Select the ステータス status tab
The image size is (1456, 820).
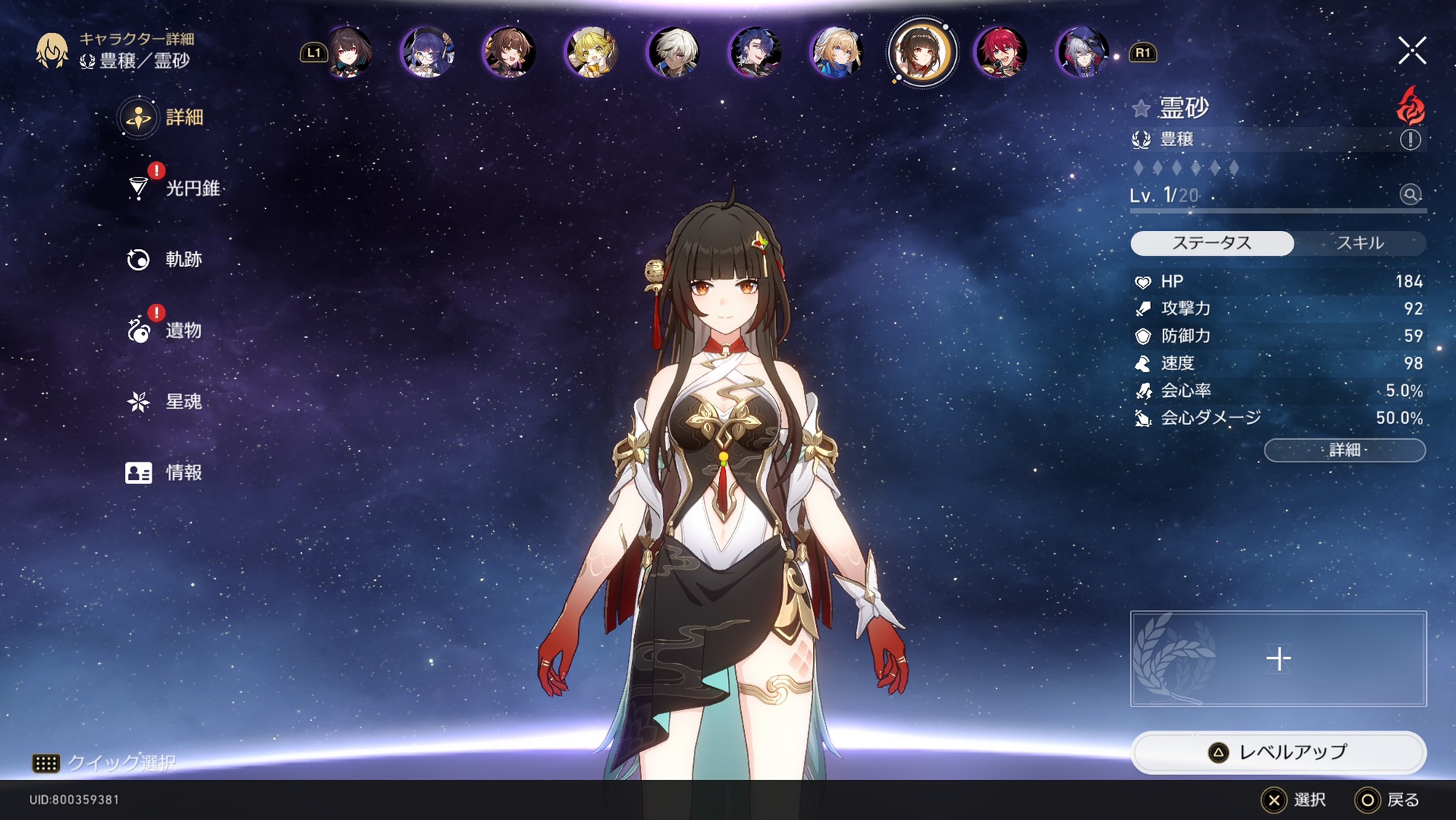pyautogui.click(x=1212, y=243)
